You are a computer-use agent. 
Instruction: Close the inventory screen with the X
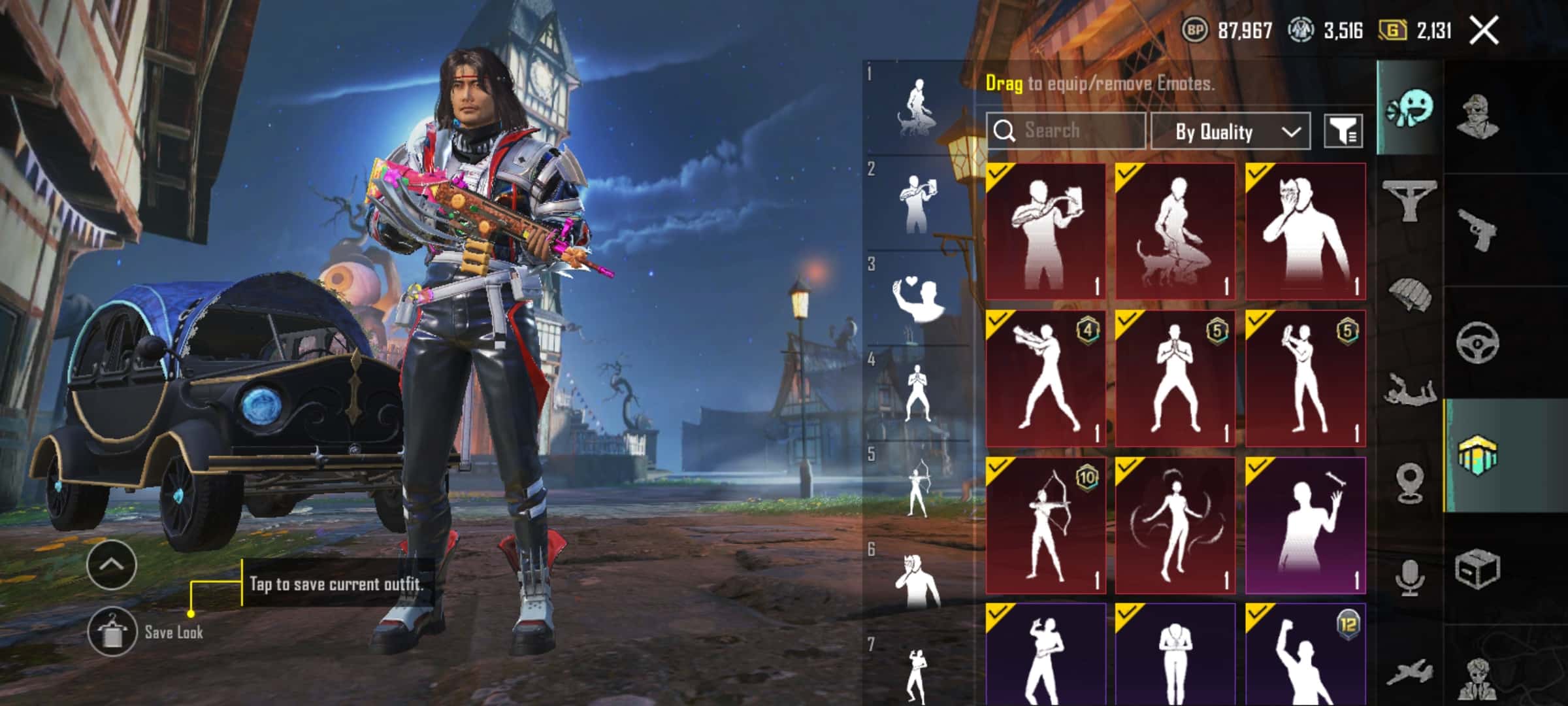(x=1484, y=31)
